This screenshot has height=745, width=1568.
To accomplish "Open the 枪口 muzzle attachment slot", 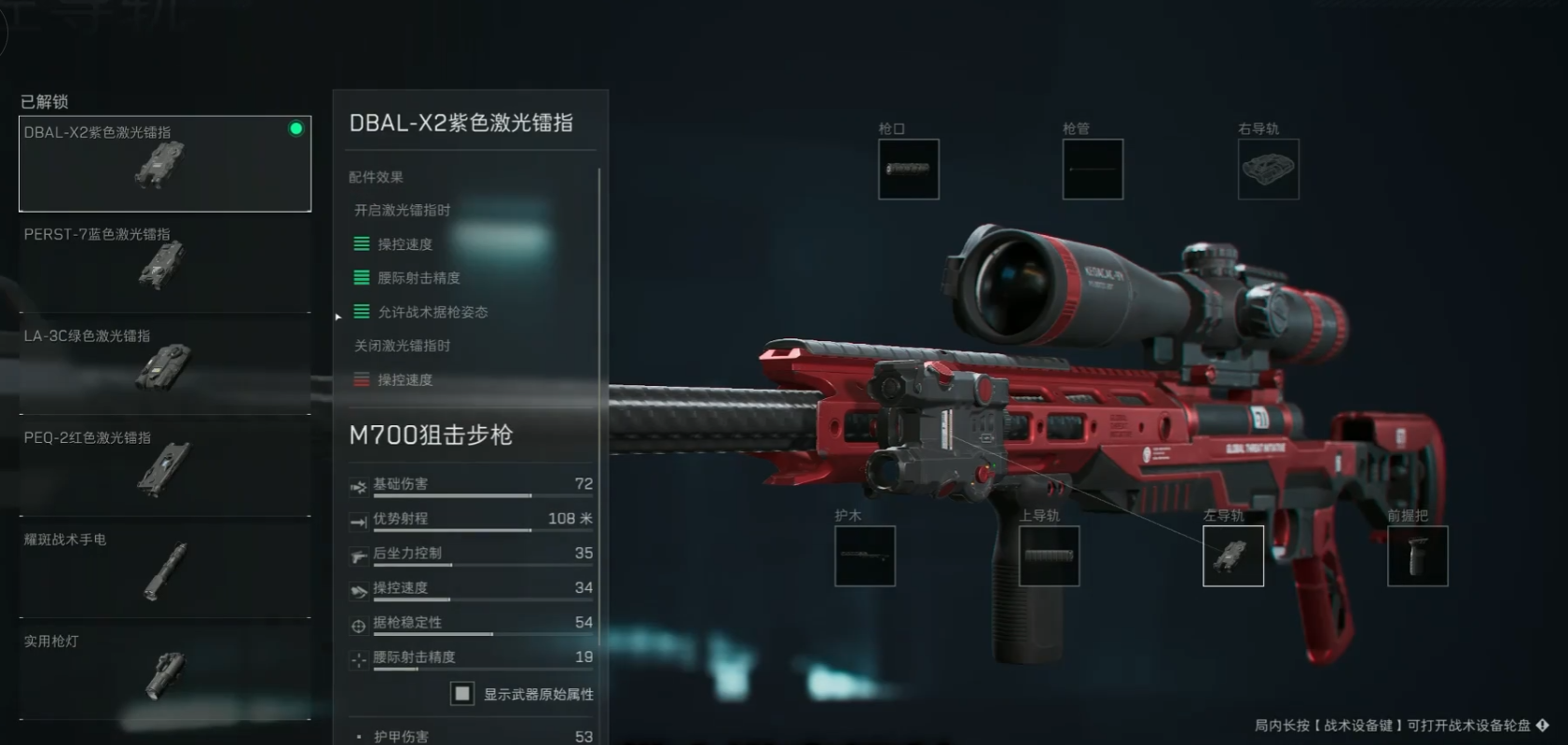I will (908, 170).
